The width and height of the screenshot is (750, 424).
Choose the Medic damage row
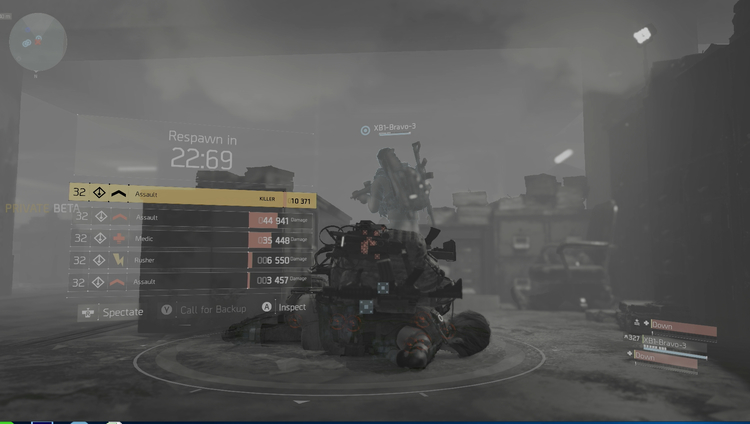[192, 239]
